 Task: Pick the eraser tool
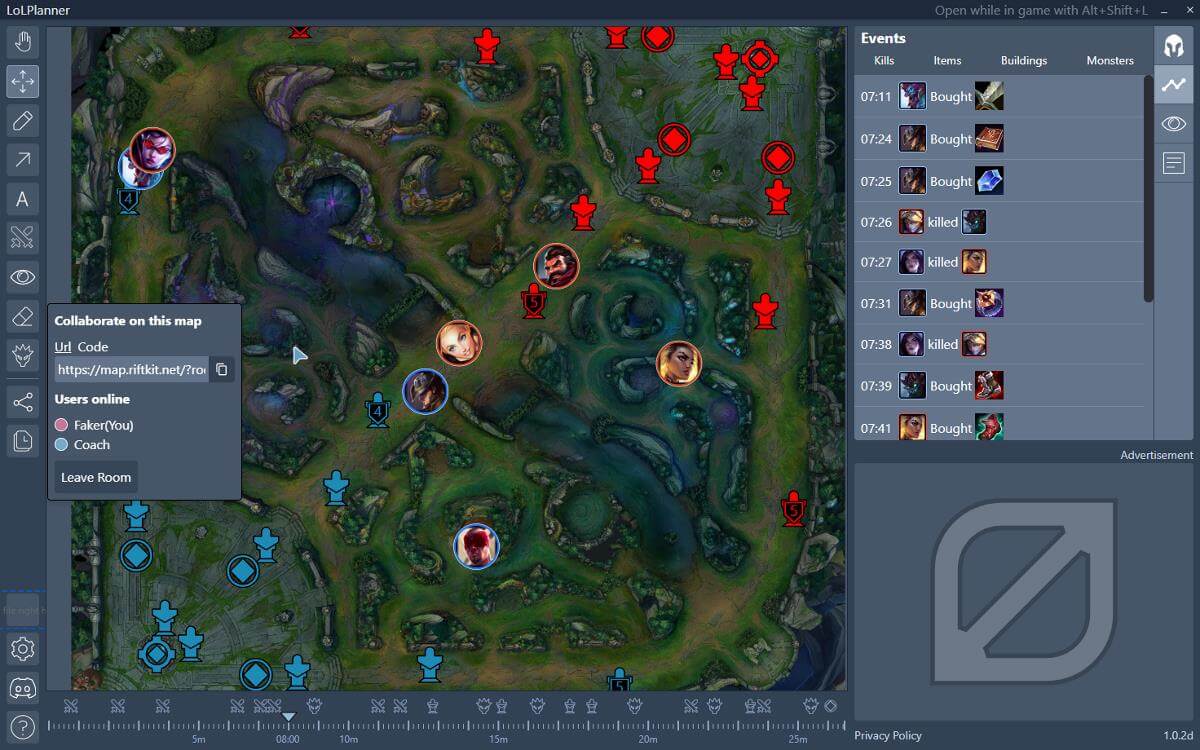pos(23,316)
